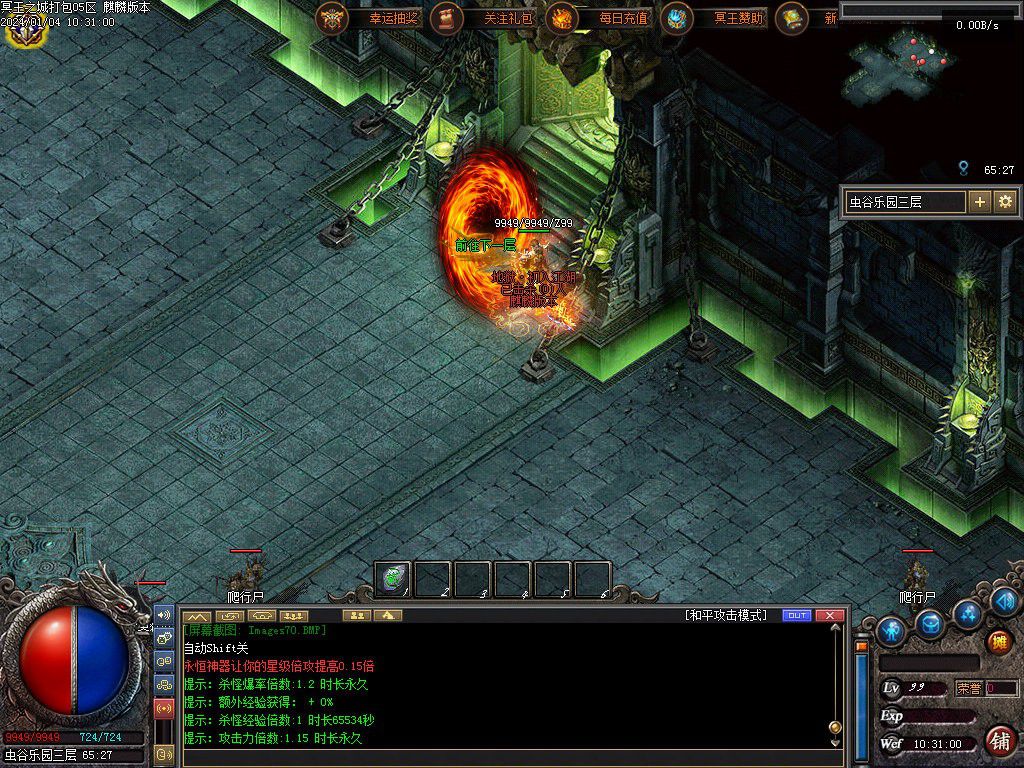Viewport: 1024px width, 768px height.
Task: Click the plus button beside the map name
Action: pos(980,202)
